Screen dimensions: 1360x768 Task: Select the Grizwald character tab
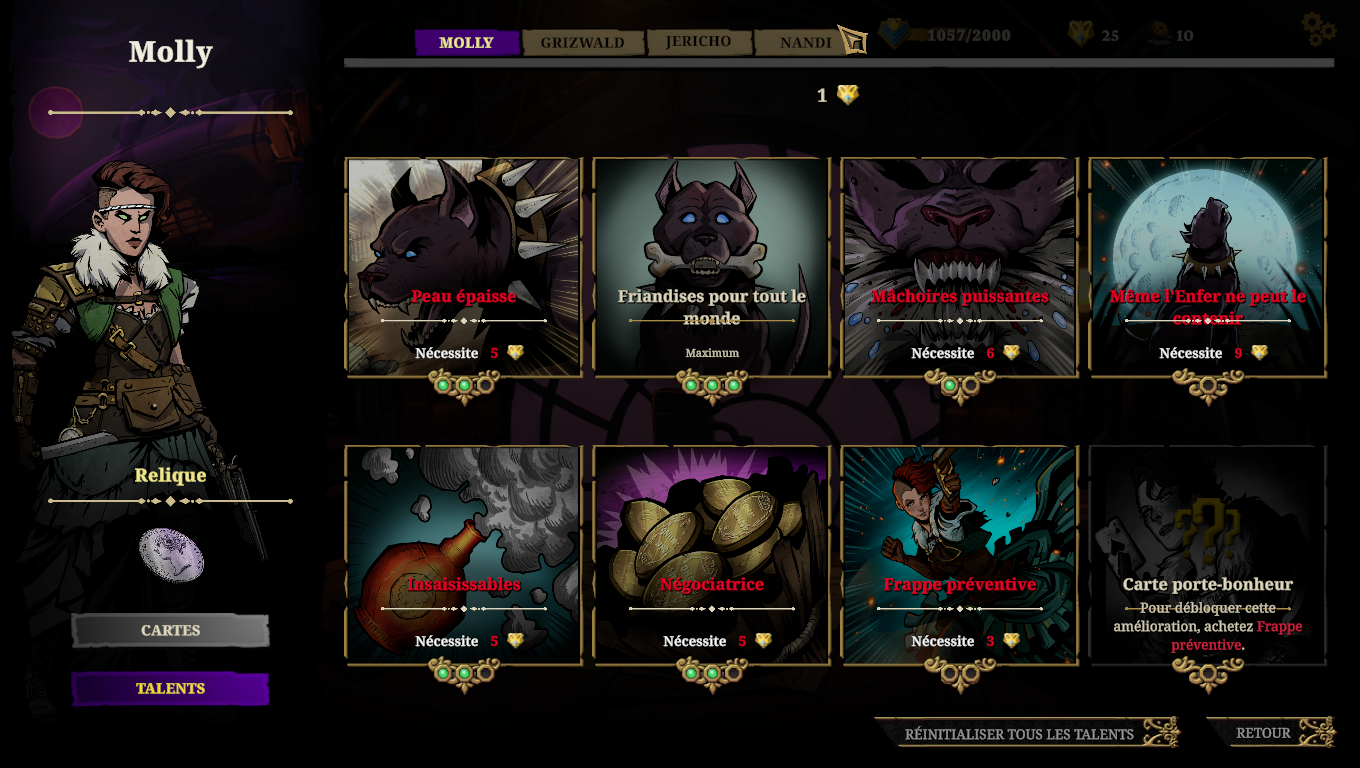[x=582, y=42]
